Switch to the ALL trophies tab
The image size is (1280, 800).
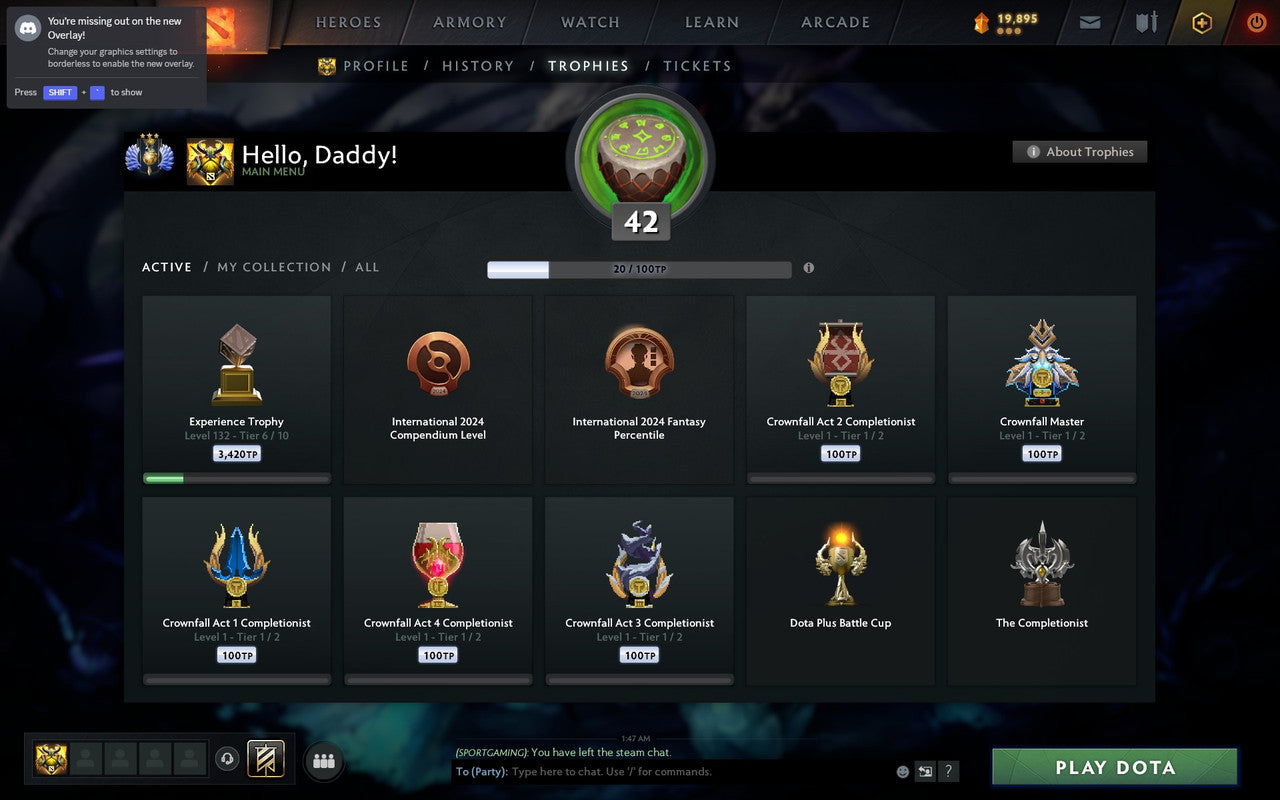[367, 267]
